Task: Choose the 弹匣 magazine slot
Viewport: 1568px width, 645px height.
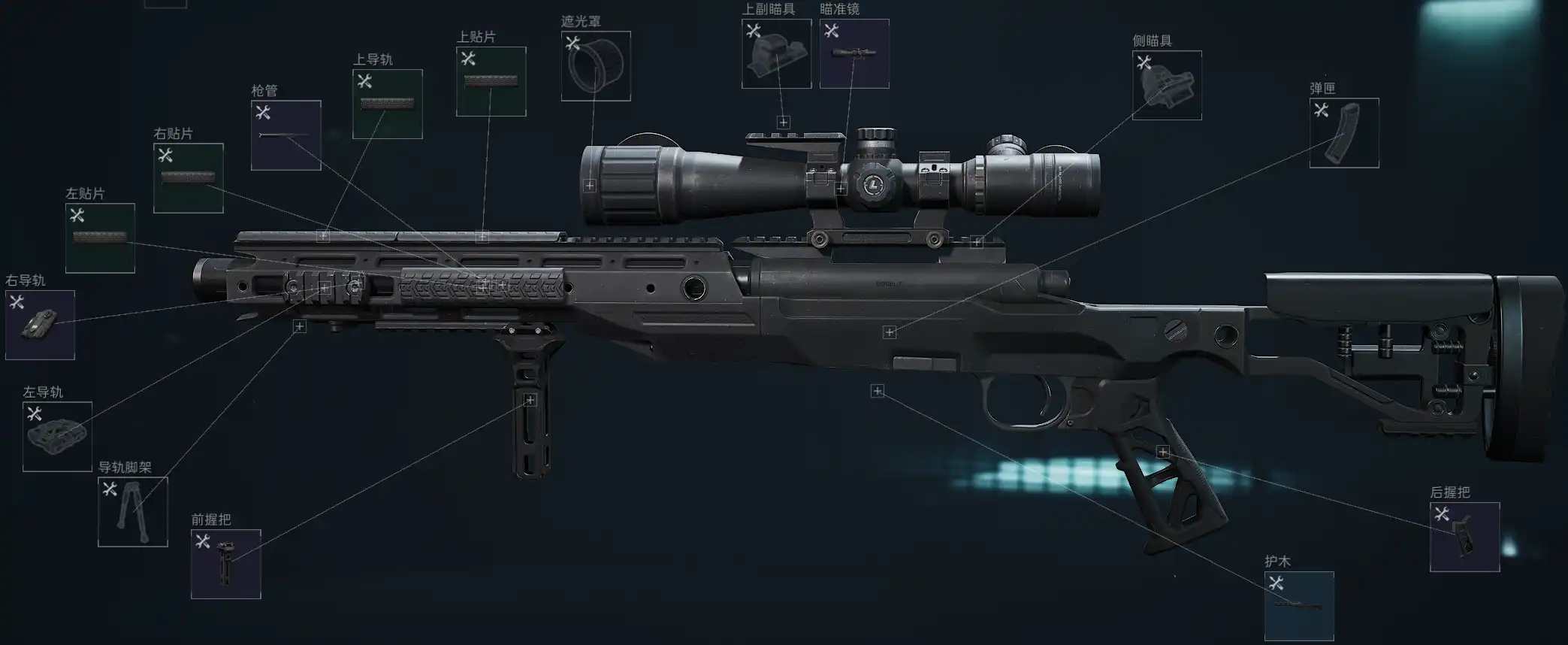Action: (1344, 133)
